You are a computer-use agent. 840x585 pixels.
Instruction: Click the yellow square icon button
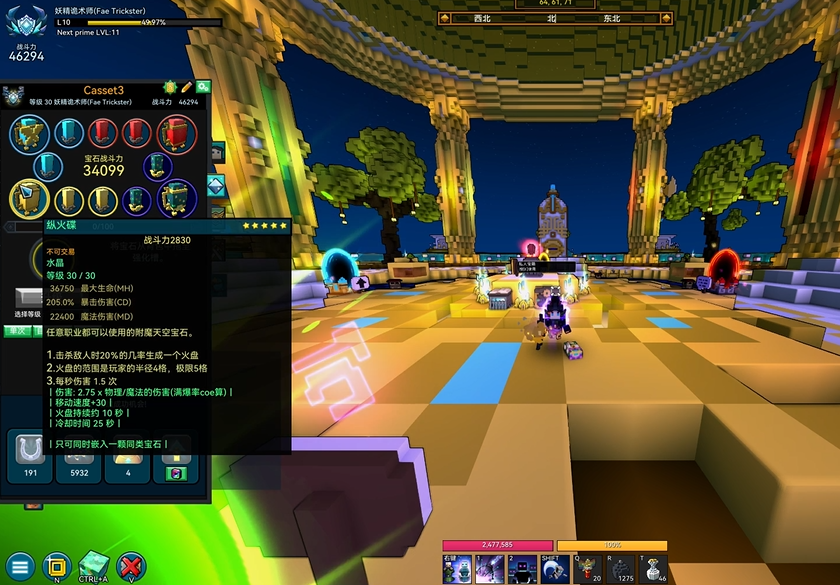pos(56,566)
